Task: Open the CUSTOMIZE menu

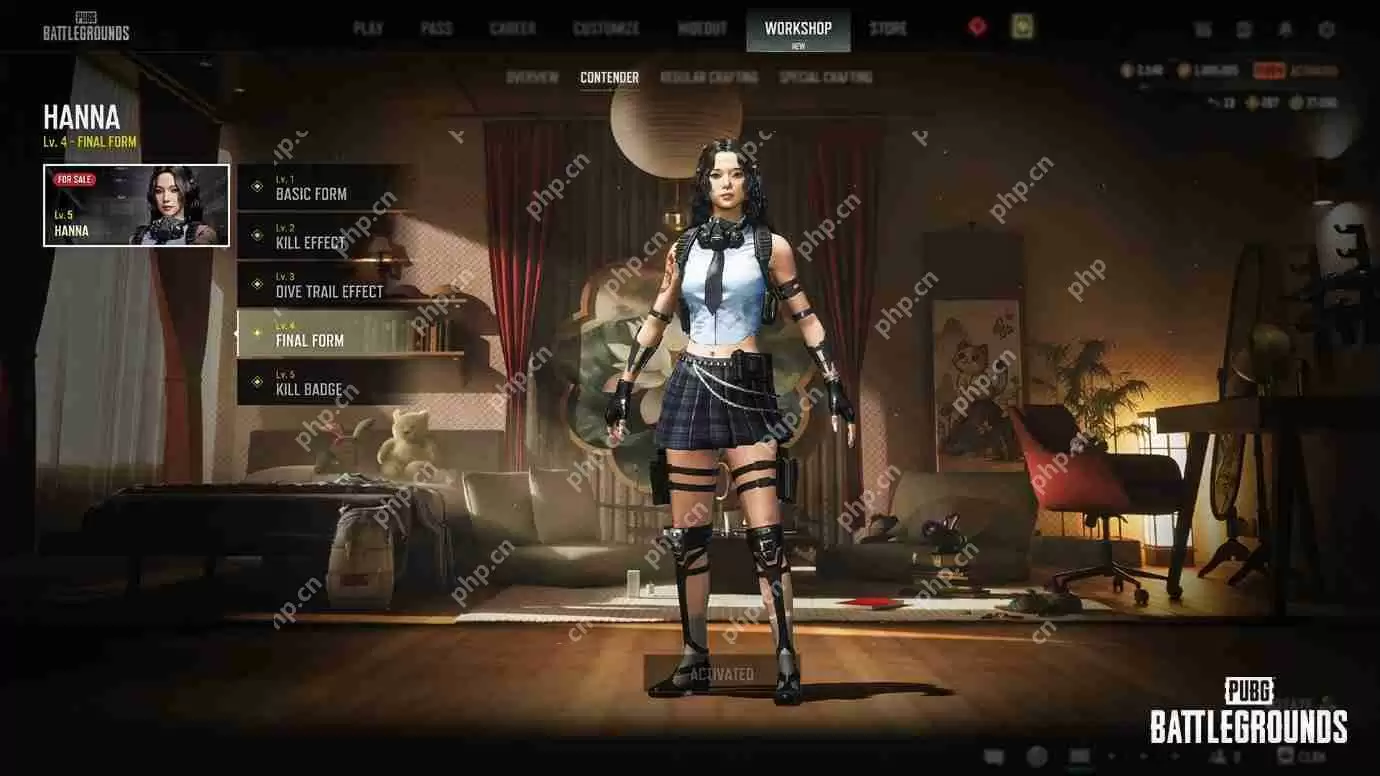Action: 605,28
